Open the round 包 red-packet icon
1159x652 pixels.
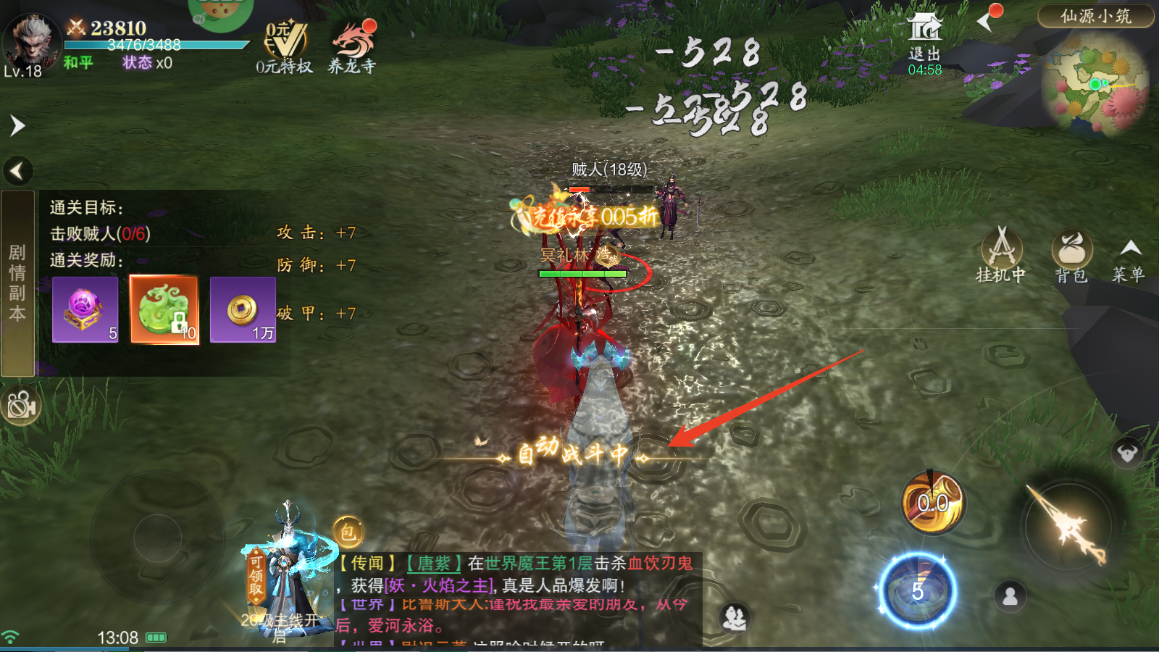pos(348,531)
